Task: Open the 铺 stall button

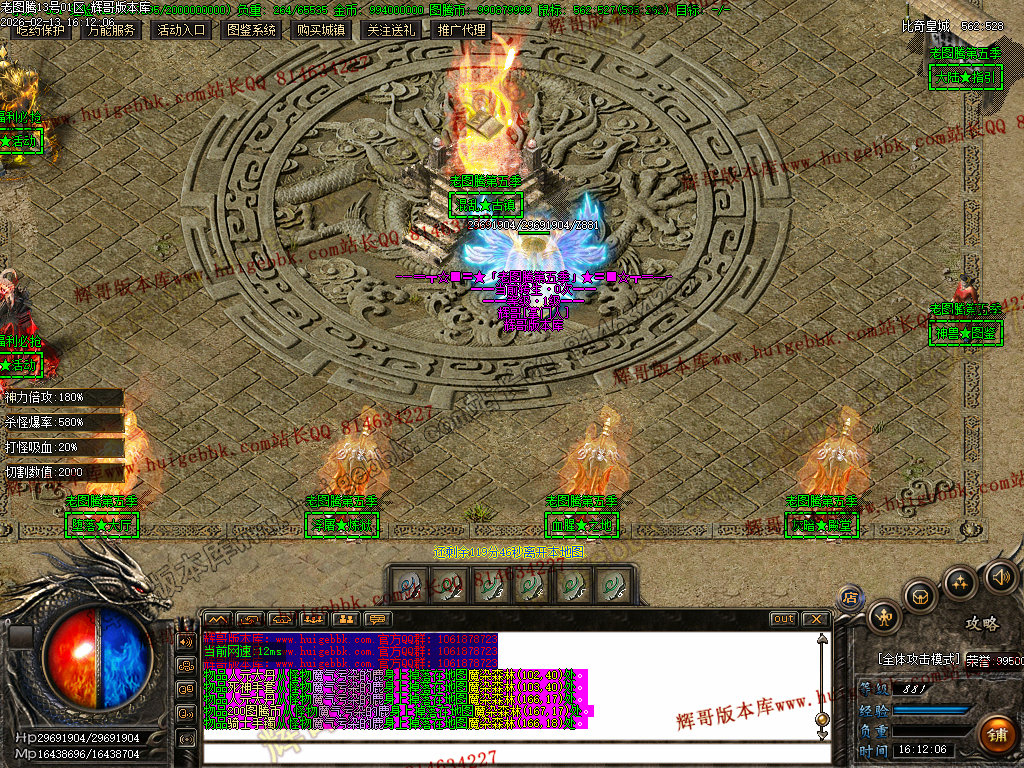Action: tap(994, 735)
